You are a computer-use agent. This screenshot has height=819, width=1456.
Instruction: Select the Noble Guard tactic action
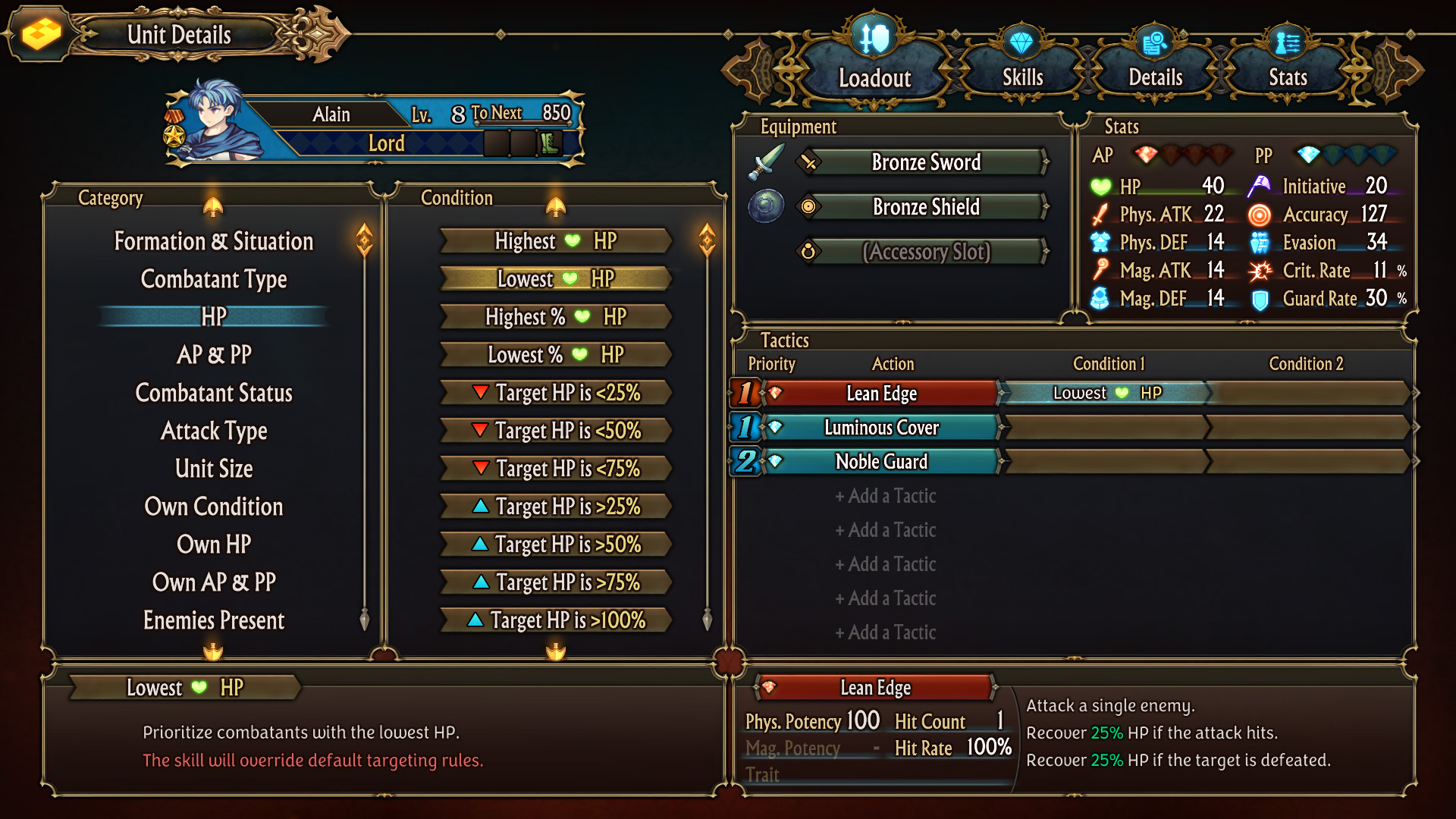[x=881, y=462]
